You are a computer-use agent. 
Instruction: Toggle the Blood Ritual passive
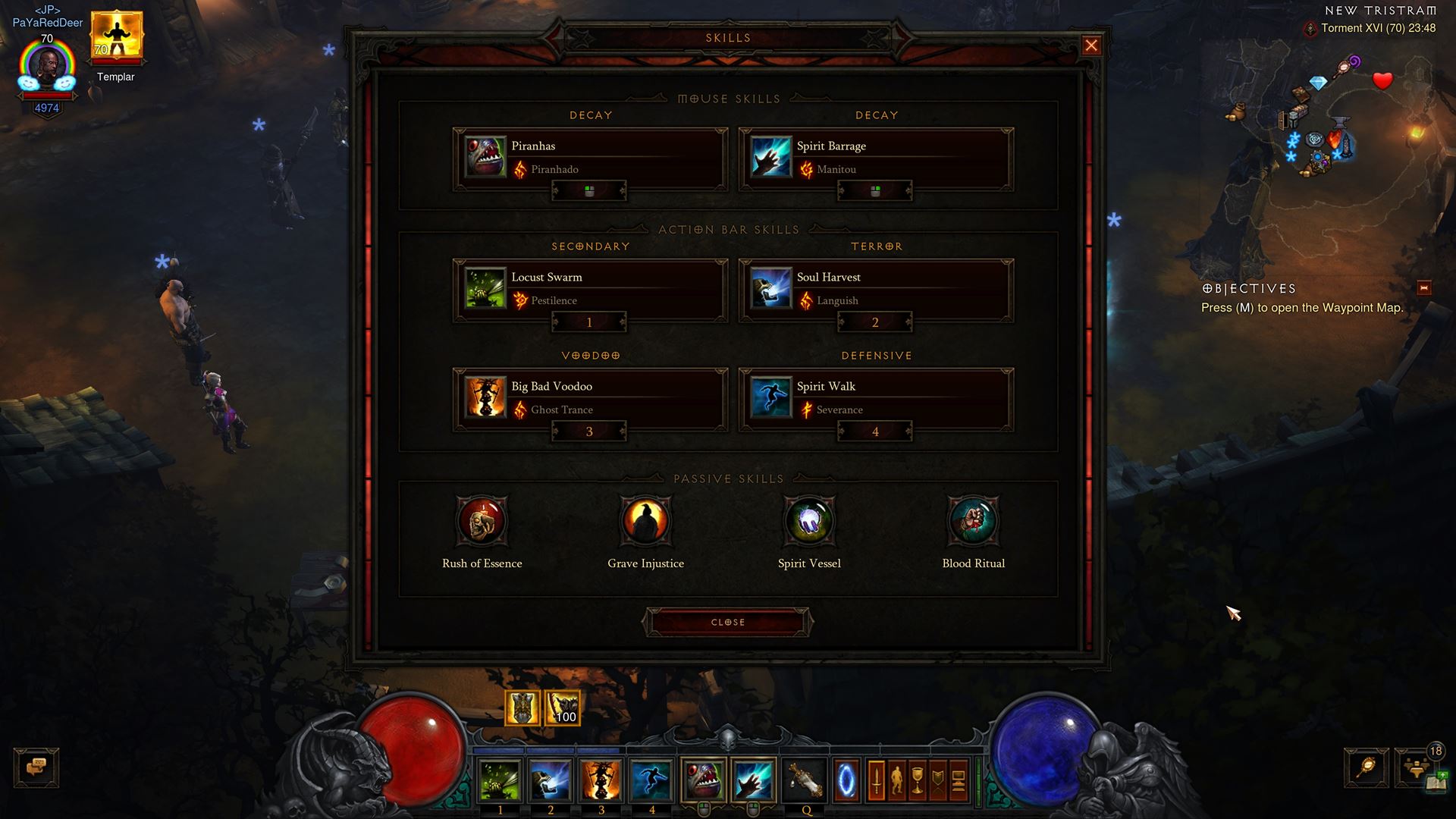click(x=972, y=522)
